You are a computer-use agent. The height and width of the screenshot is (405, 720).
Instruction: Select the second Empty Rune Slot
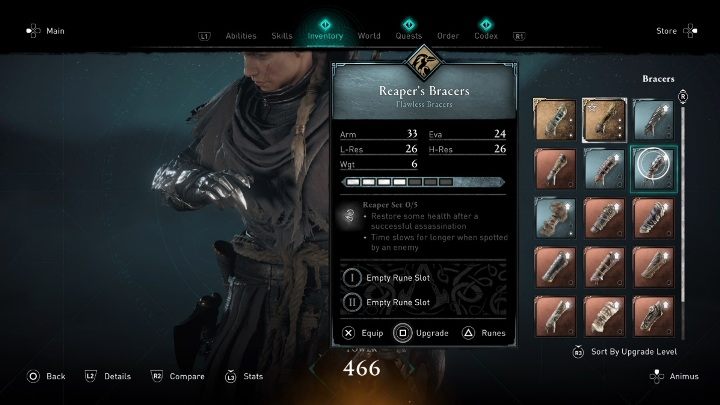[395, 302]
